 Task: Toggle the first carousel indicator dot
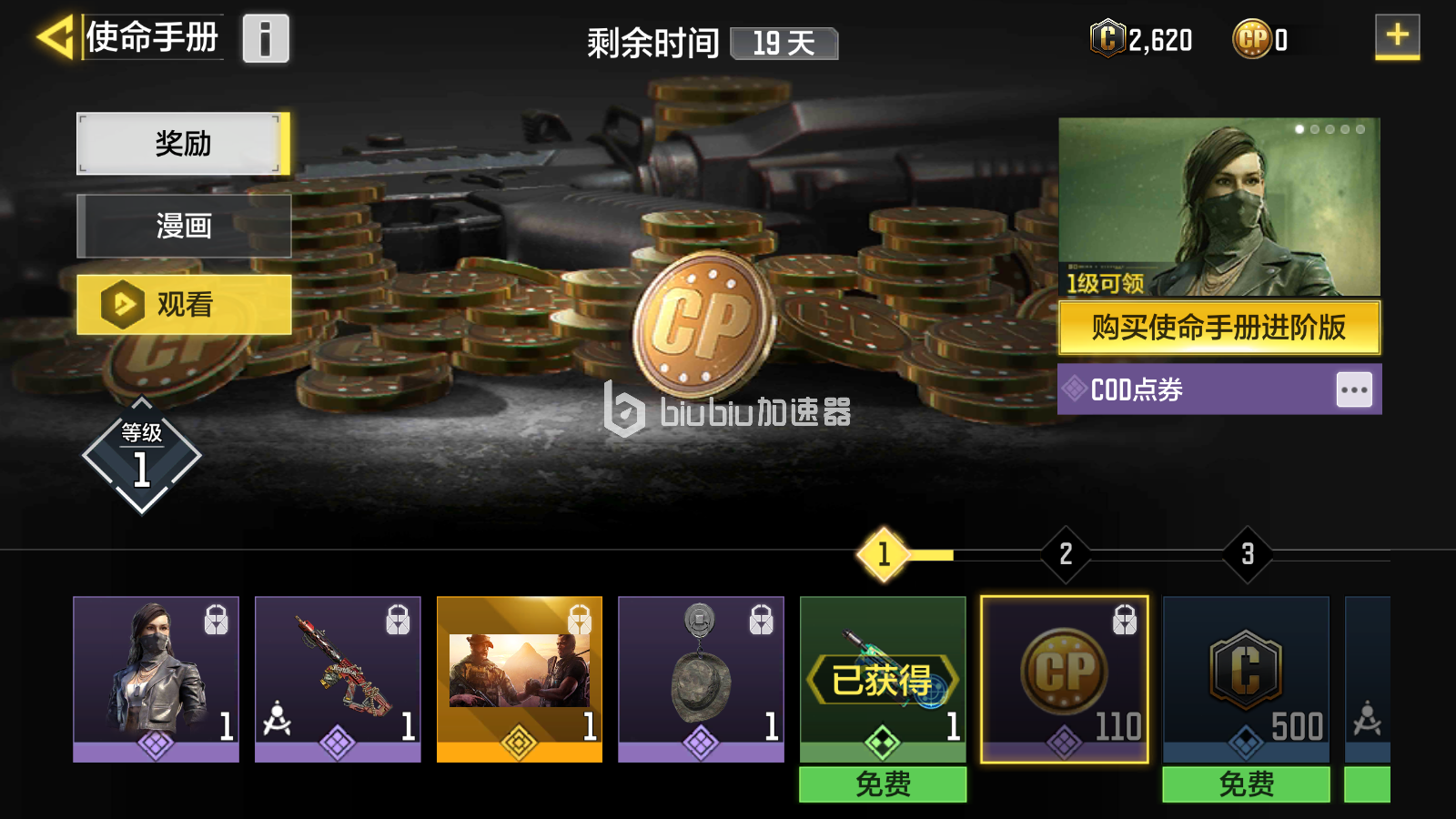1299,128
